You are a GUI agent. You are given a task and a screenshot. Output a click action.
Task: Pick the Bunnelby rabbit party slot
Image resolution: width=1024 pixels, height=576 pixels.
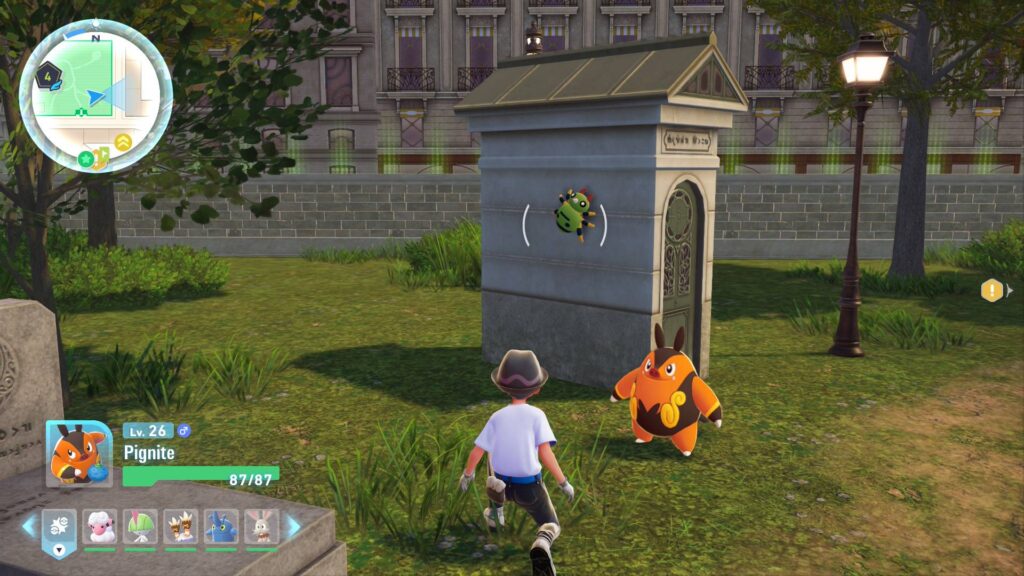(261, 526)
